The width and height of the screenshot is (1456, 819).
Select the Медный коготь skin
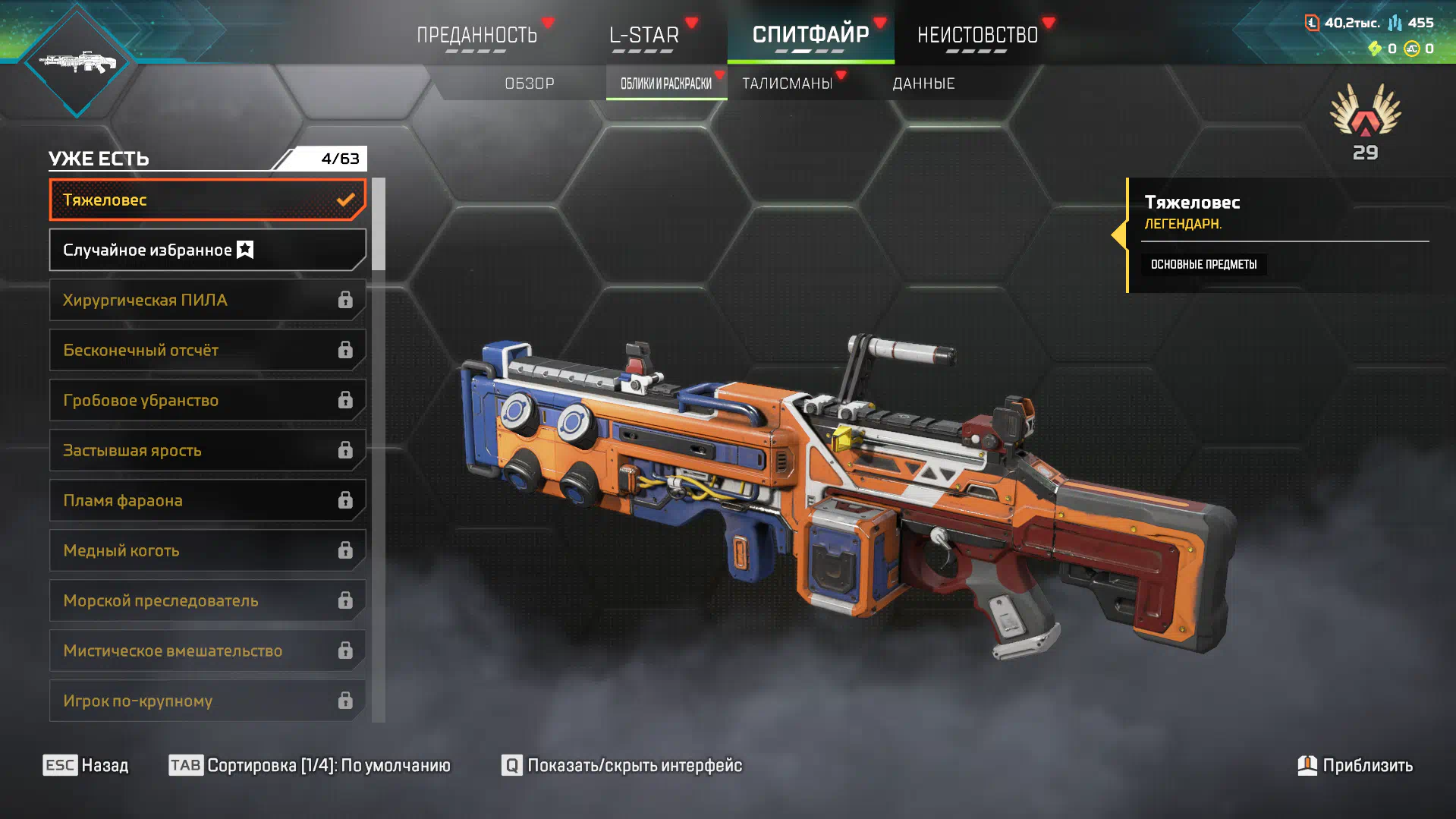pyautogui.click(x=207, y=550)
